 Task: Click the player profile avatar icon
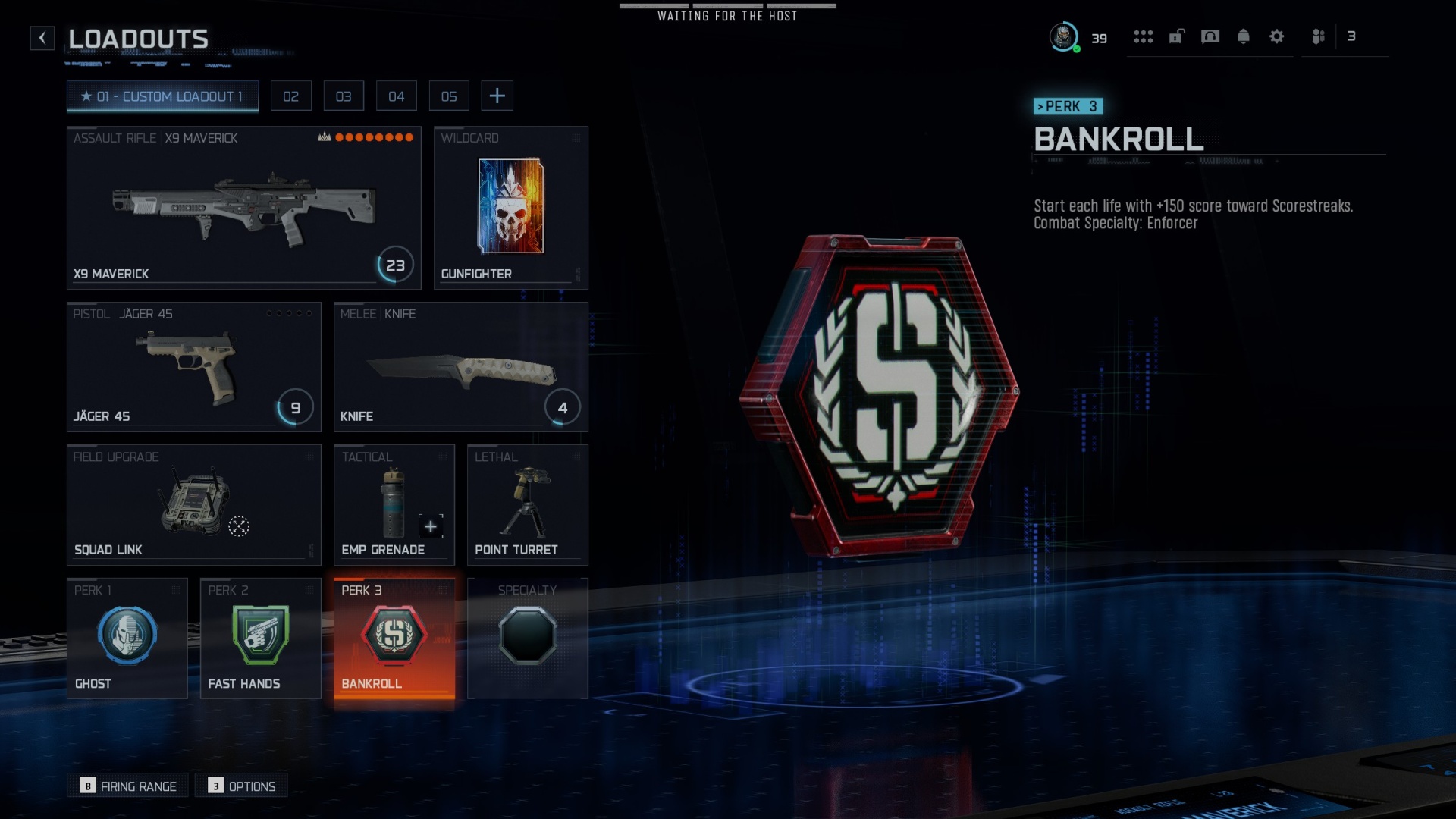pyautogui.click(x=1063, y=36)
